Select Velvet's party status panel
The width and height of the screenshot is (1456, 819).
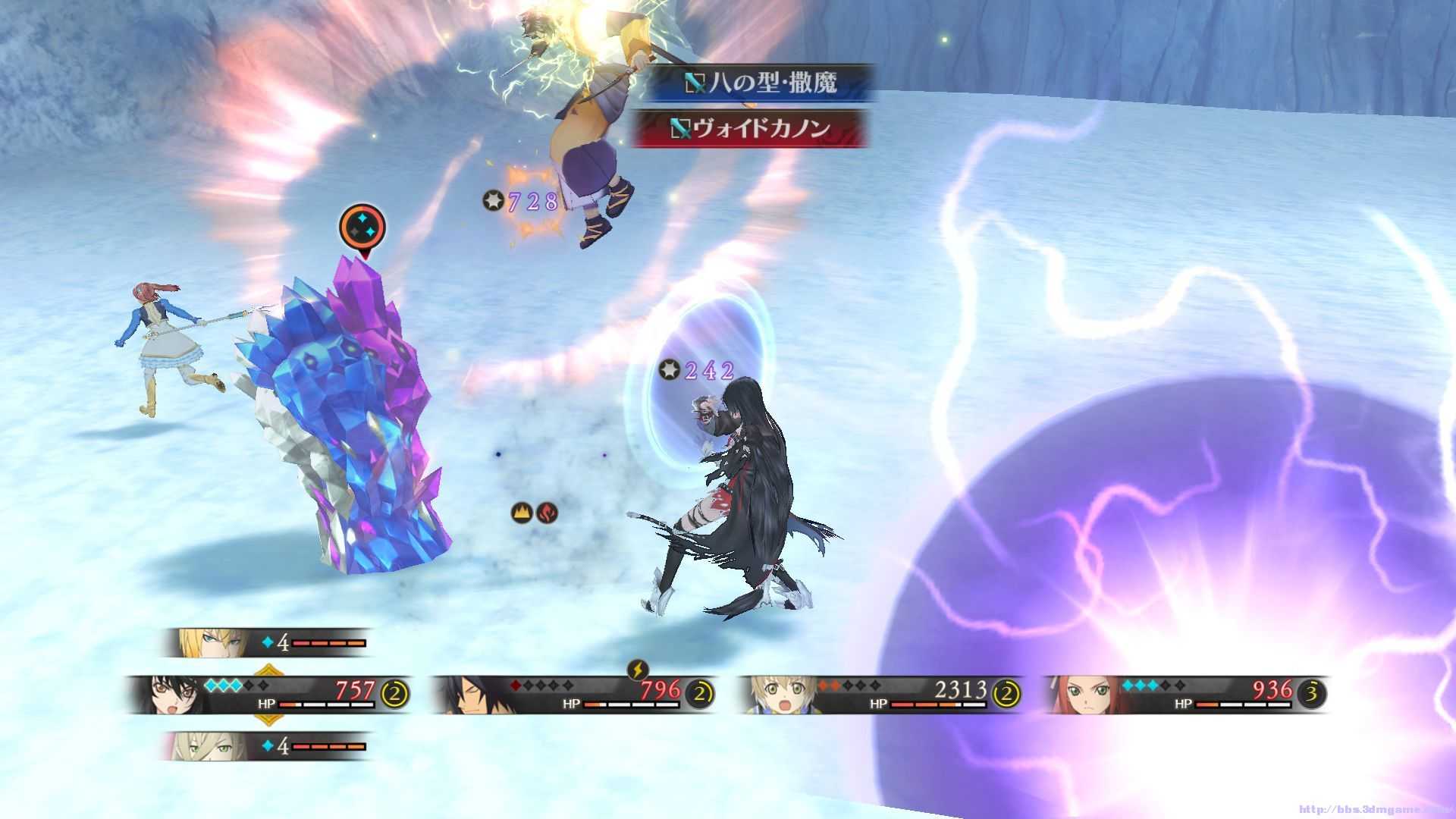coord(269,694)
